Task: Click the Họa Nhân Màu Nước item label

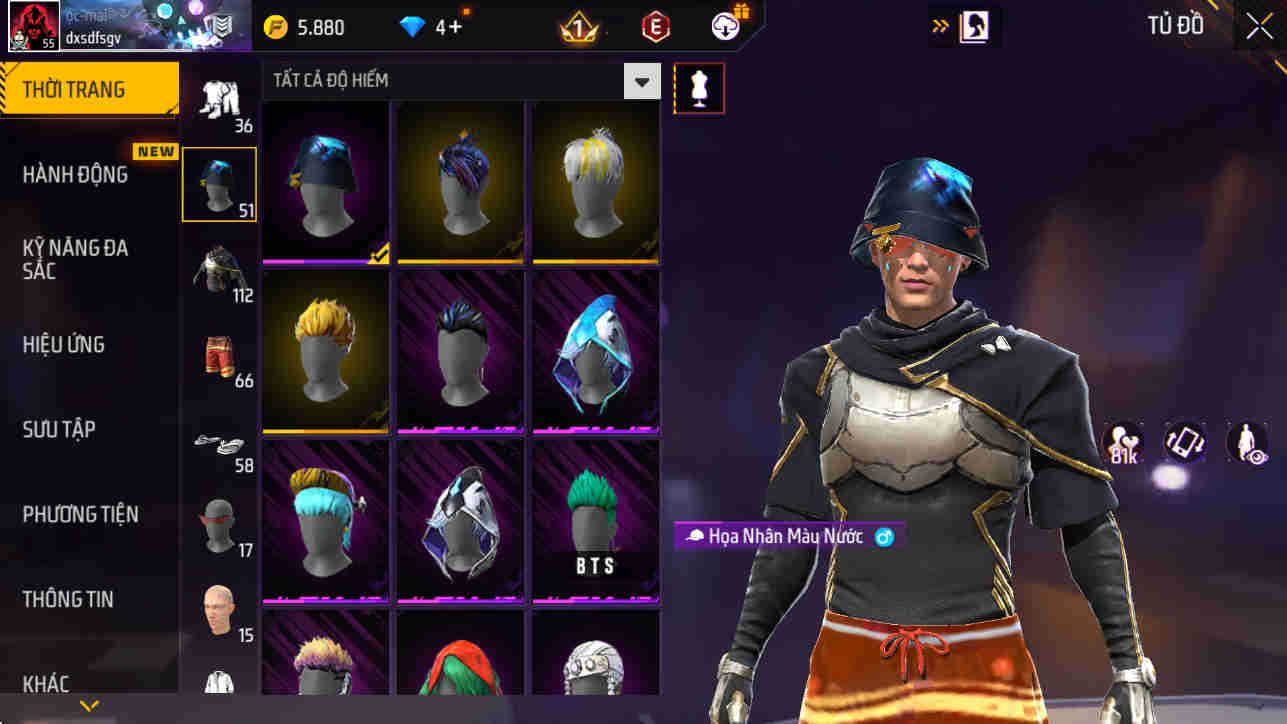Action: (789, 537)
